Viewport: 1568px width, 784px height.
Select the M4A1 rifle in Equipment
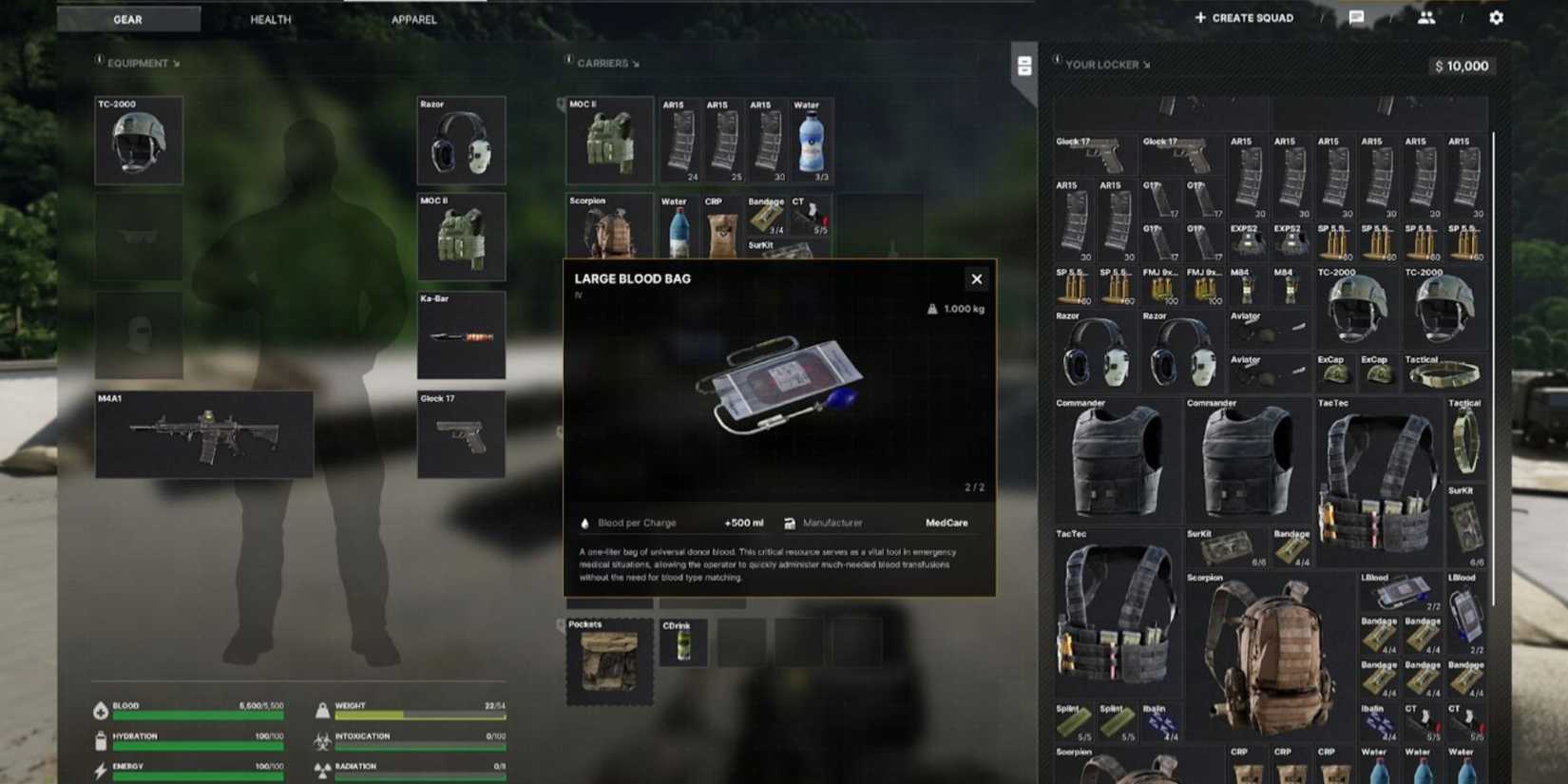tap(202, 435)
